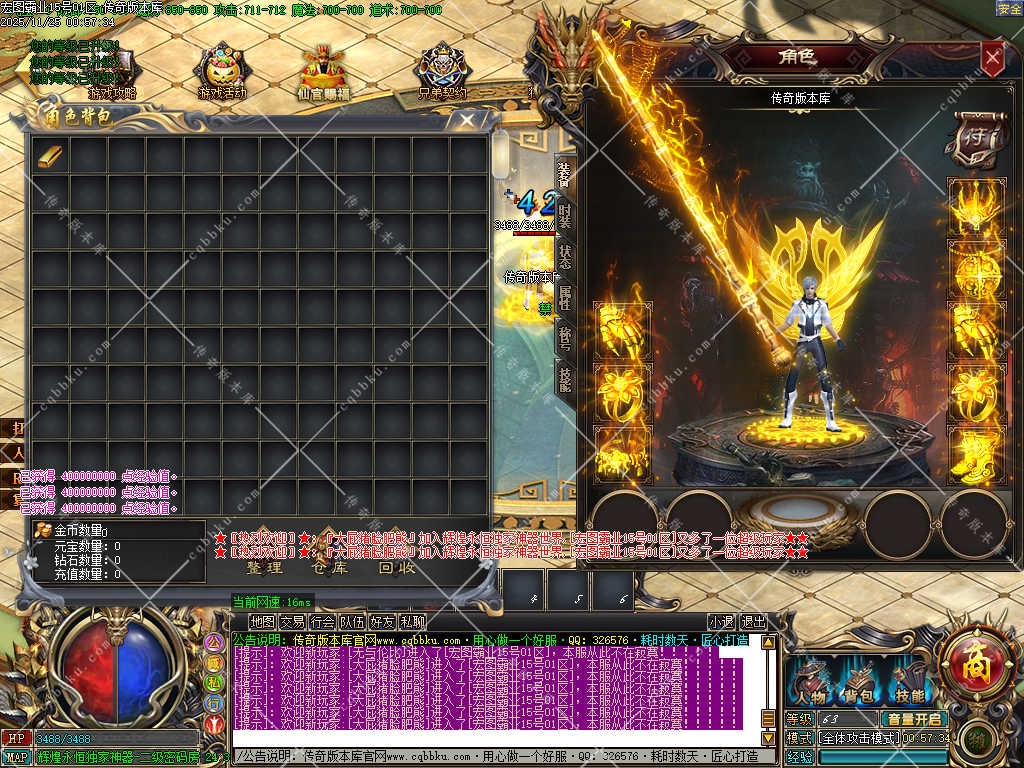The image size is (1024, 768).
Task: Open the 兄弟契约 brotherhood pact icon
Action: click(443, 72)
